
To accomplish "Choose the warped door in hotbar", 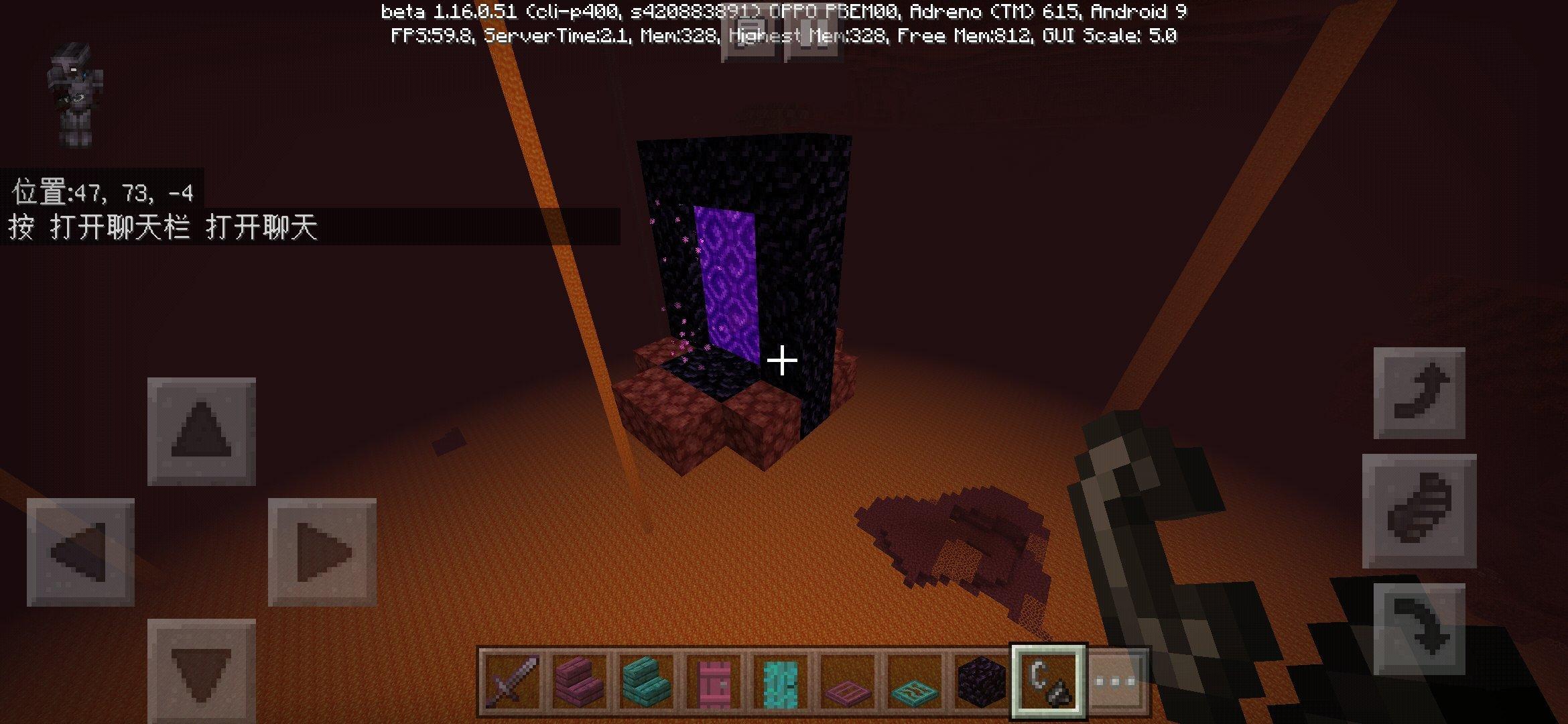I will click(x=780, y=682).
